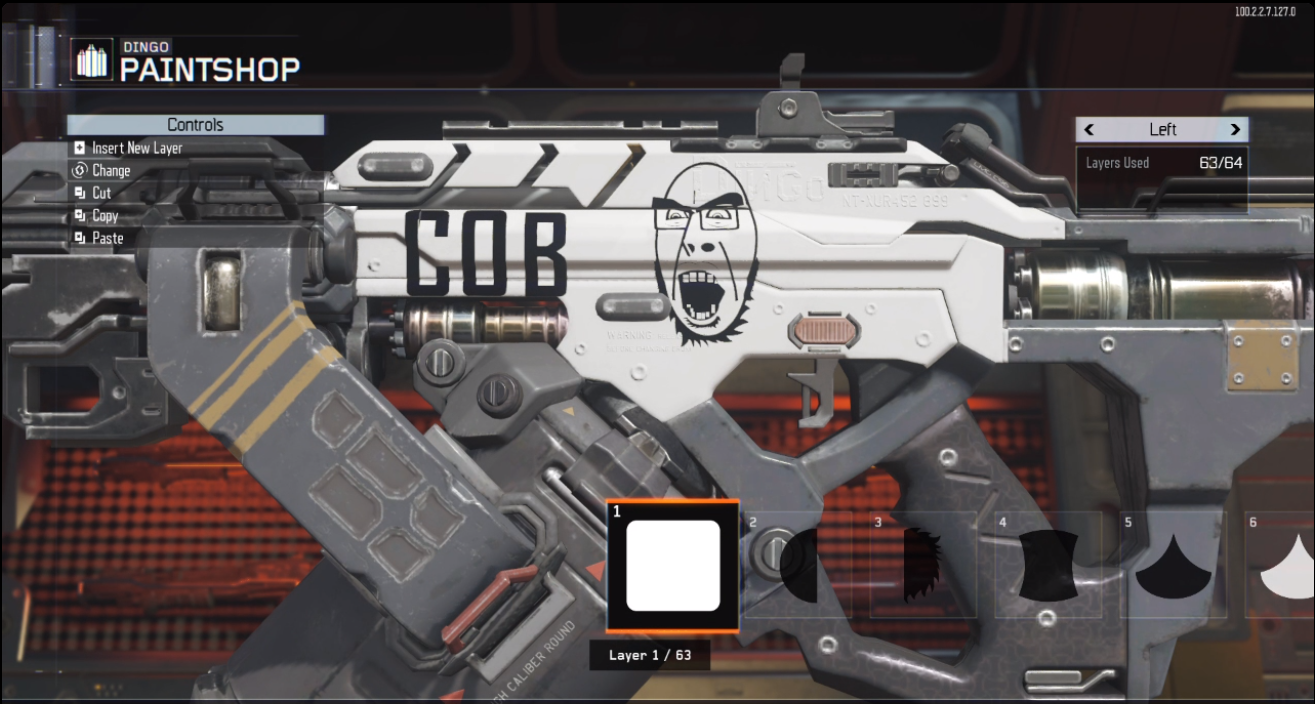Select layer 5 black pointed shape

click(x=1173, y=566)
